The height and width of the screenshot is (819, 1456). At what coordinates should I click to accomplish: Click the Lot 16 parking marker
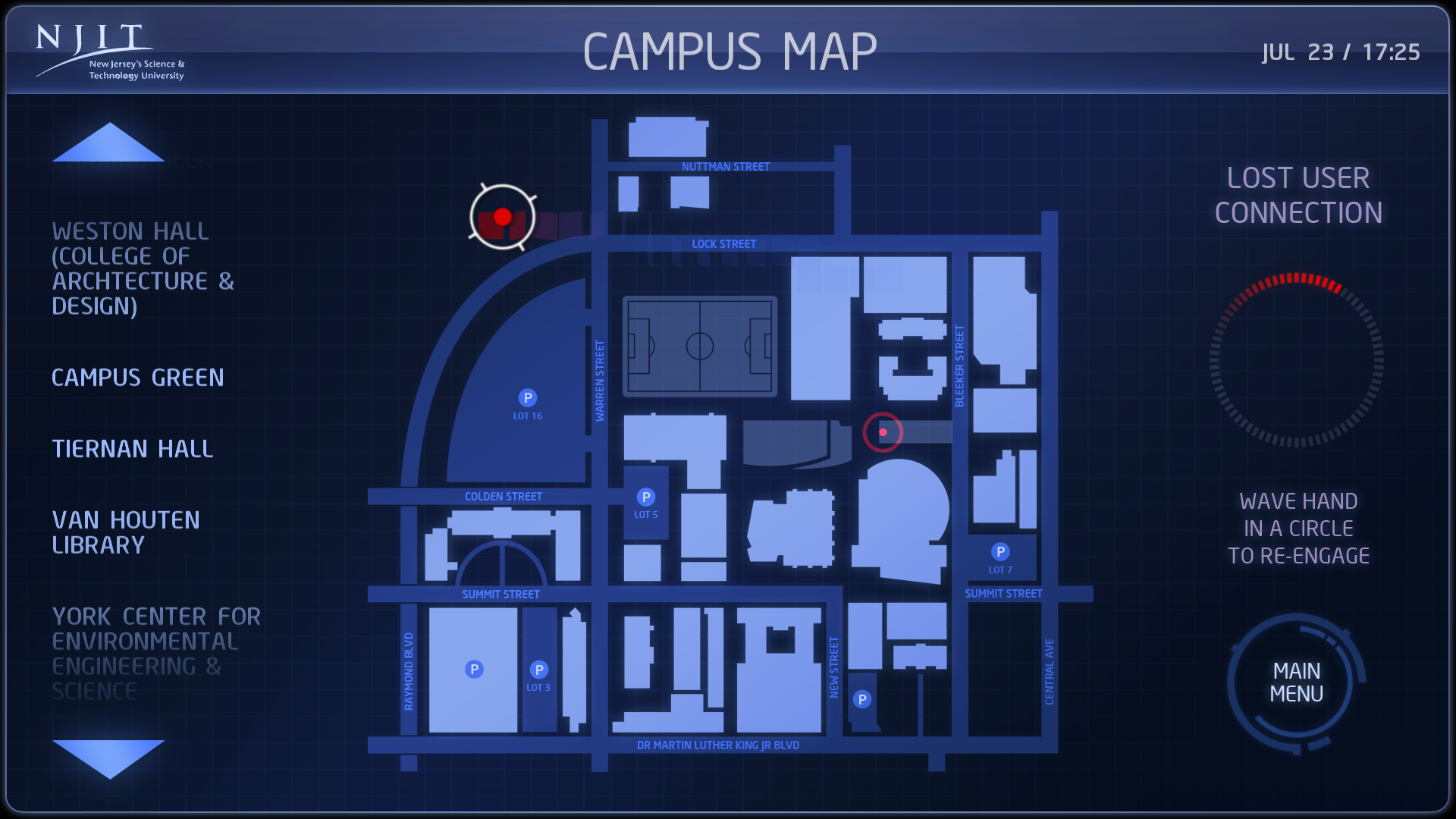[x=528, y=398]
